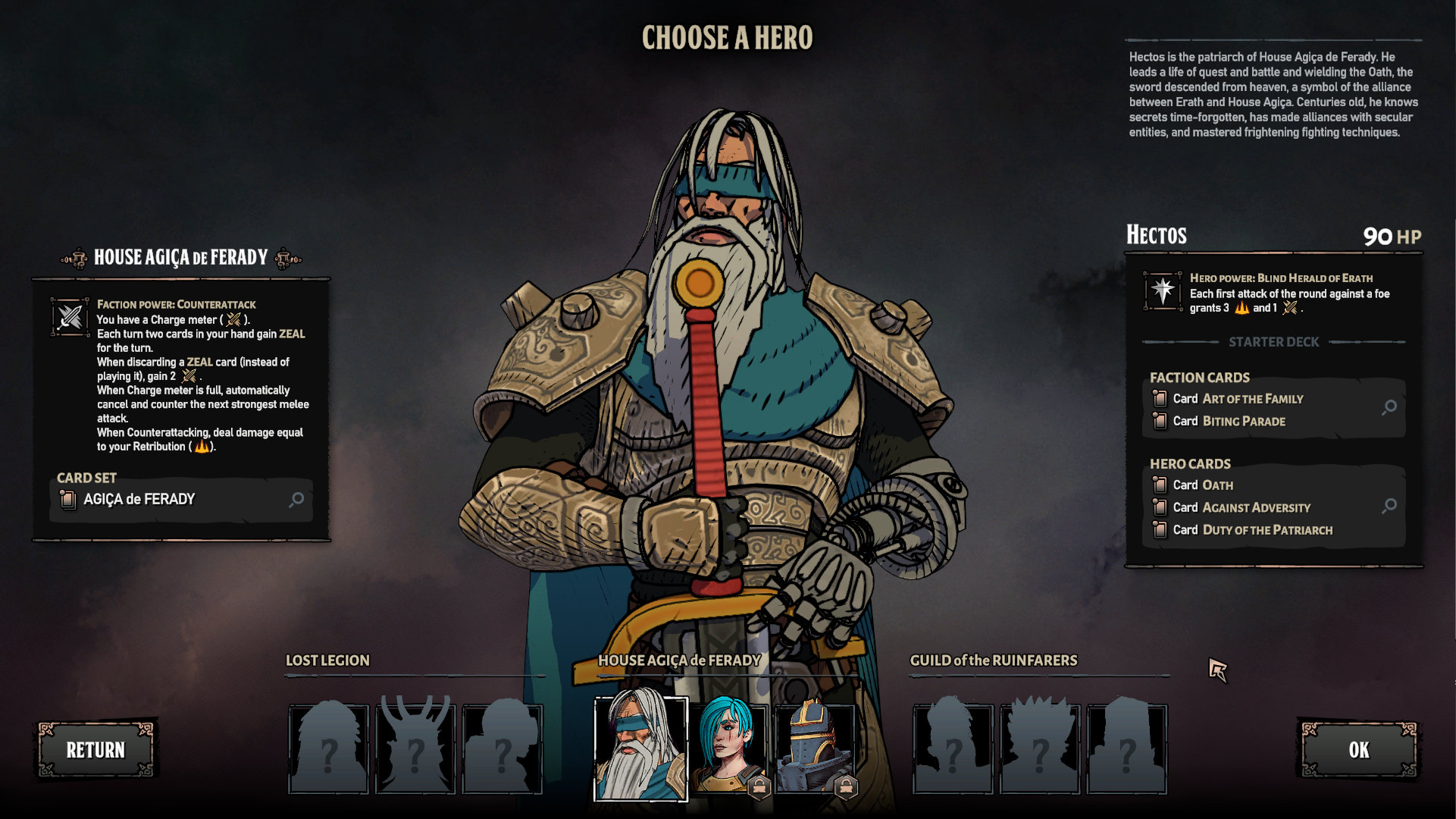Magnify the faction cards list
The image size is (1456, 819).
[x=1389, y=408]
